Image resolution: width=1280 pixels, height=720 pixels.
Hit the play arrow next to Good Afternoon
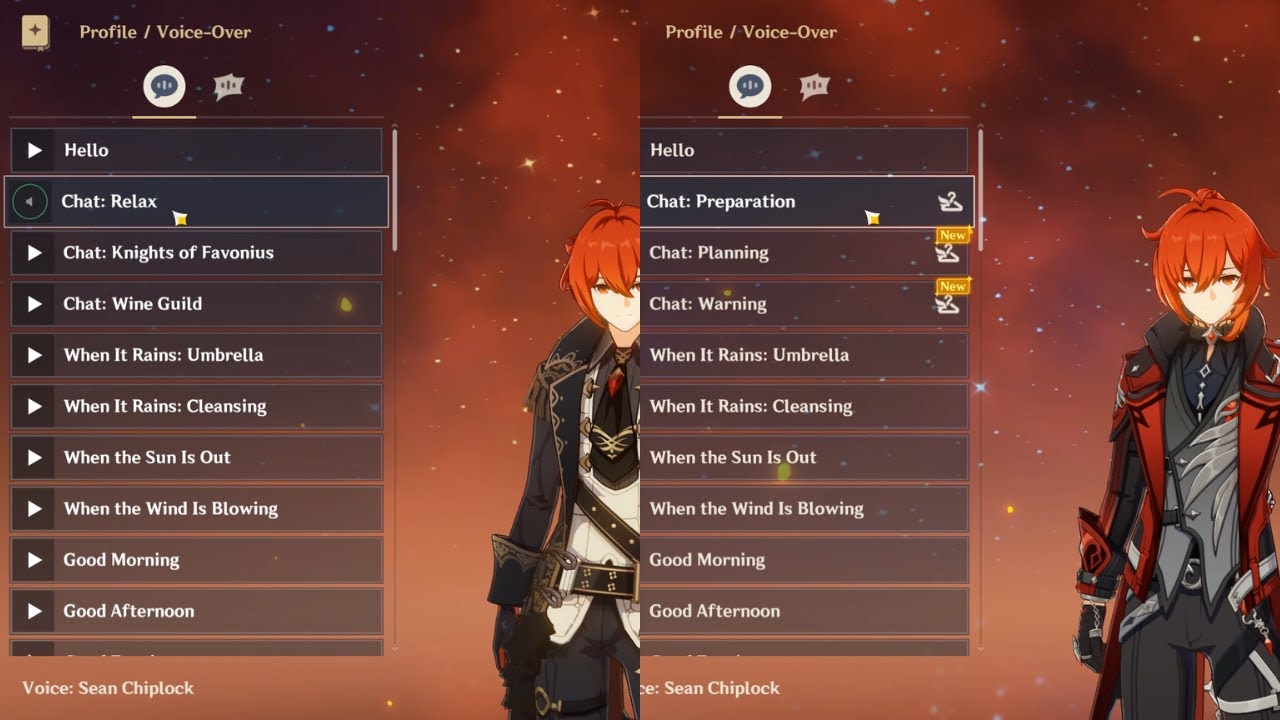coord(35,611)
